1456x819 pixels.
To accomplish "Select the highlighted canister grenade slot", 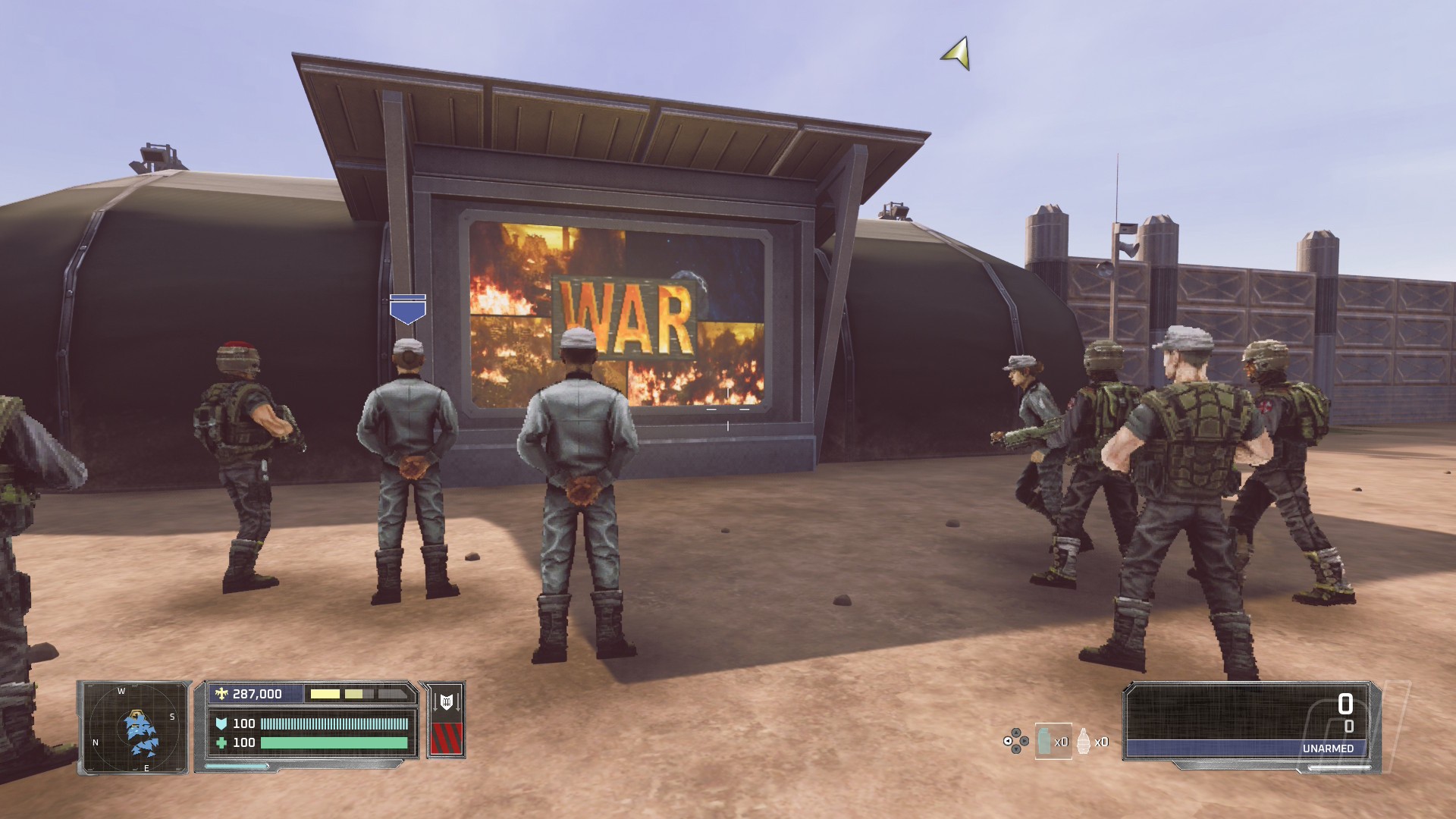I will pyautogui.click(x=1052, y=741).
